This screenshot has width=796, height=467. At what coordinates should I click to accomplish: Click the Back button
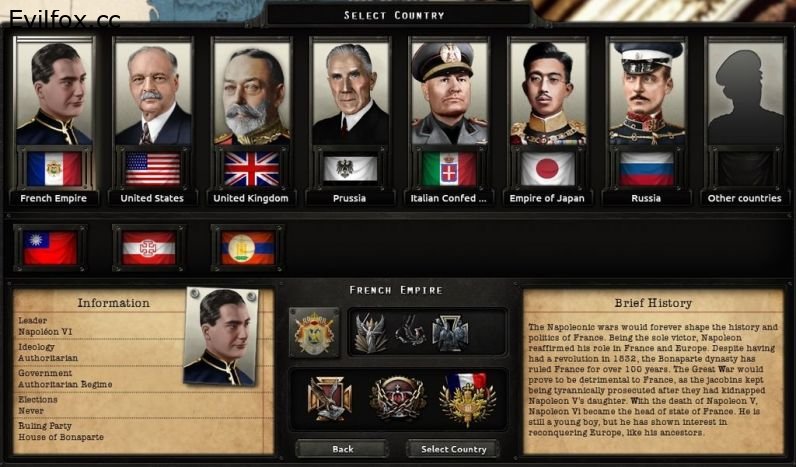(x=342, y=449)
